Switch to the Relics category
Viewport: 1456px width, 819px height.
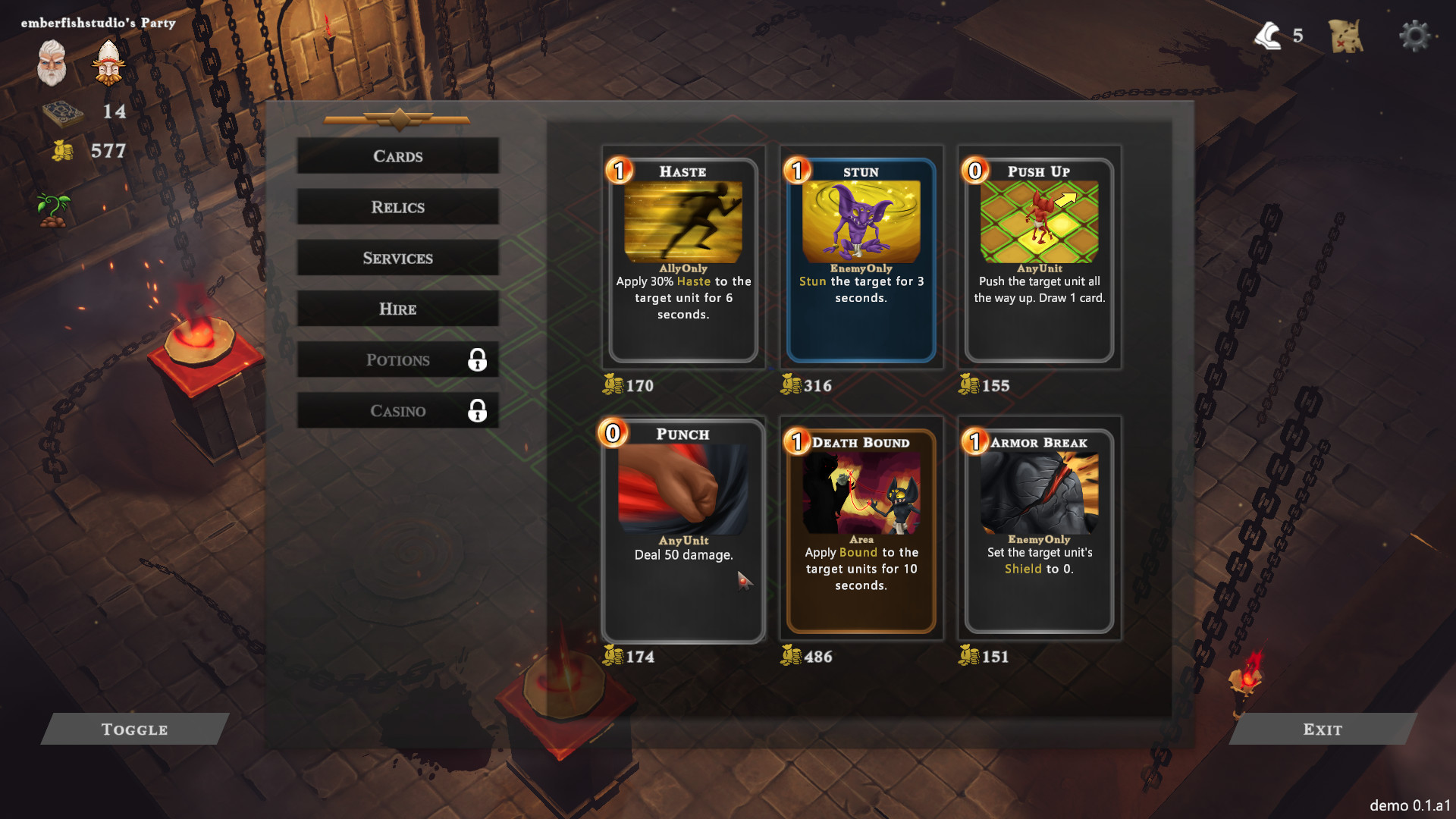397,207
